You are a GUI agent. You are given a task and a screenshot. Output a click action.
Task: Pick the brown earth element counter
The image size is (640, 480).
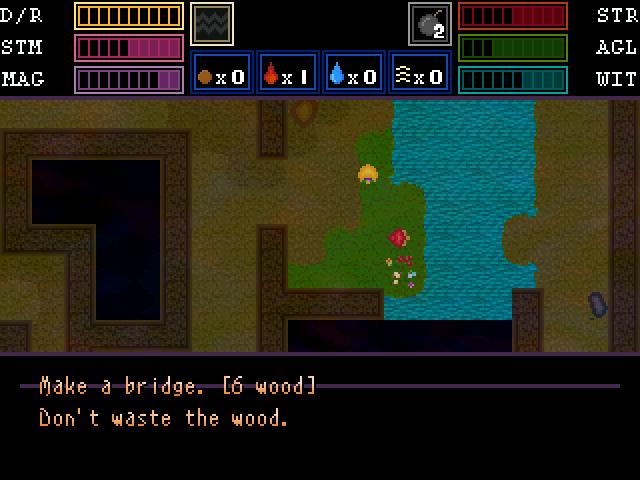(222, 74)
